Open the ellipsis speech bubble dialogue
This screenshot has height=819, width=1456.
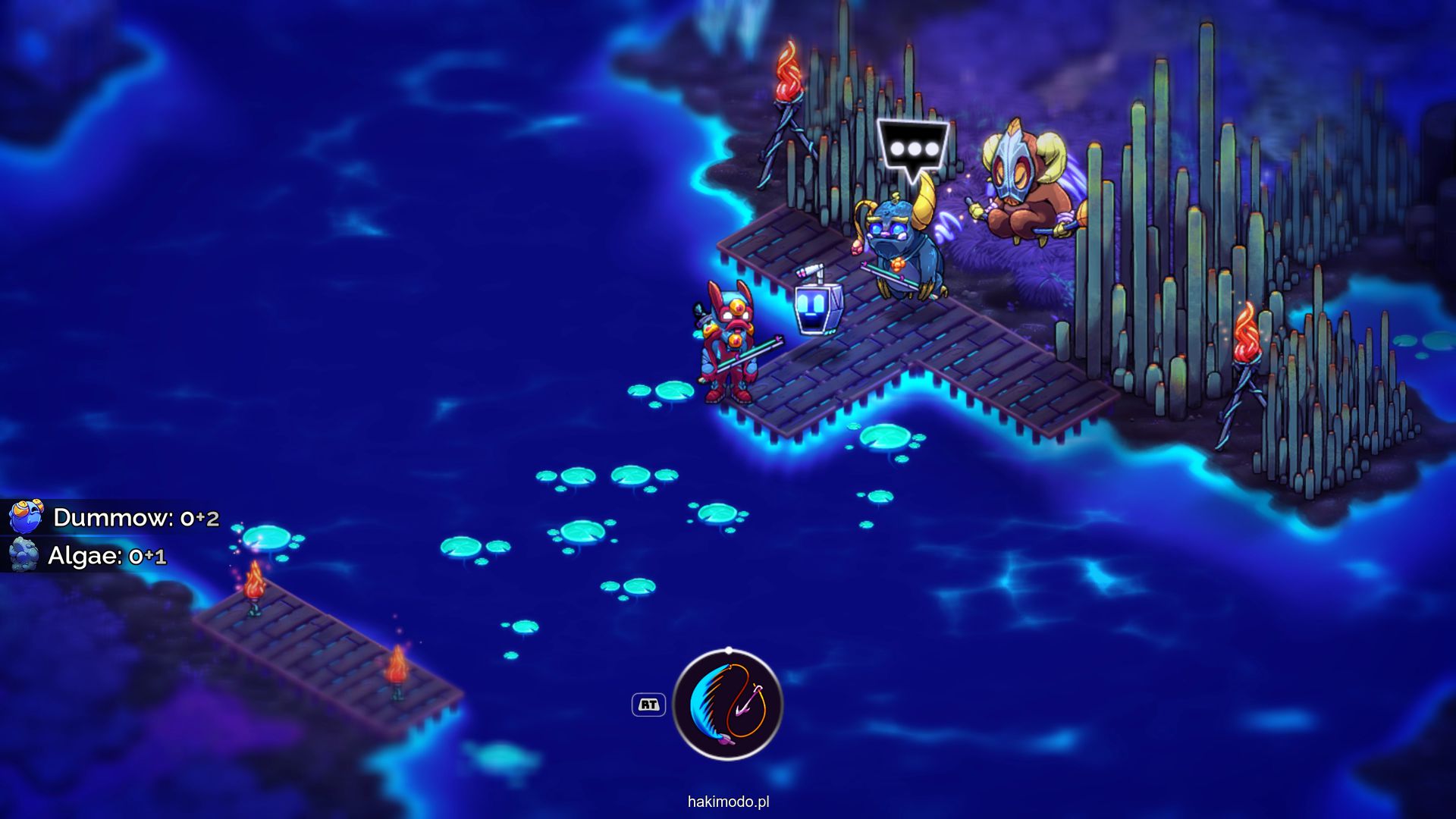point(913,149)
